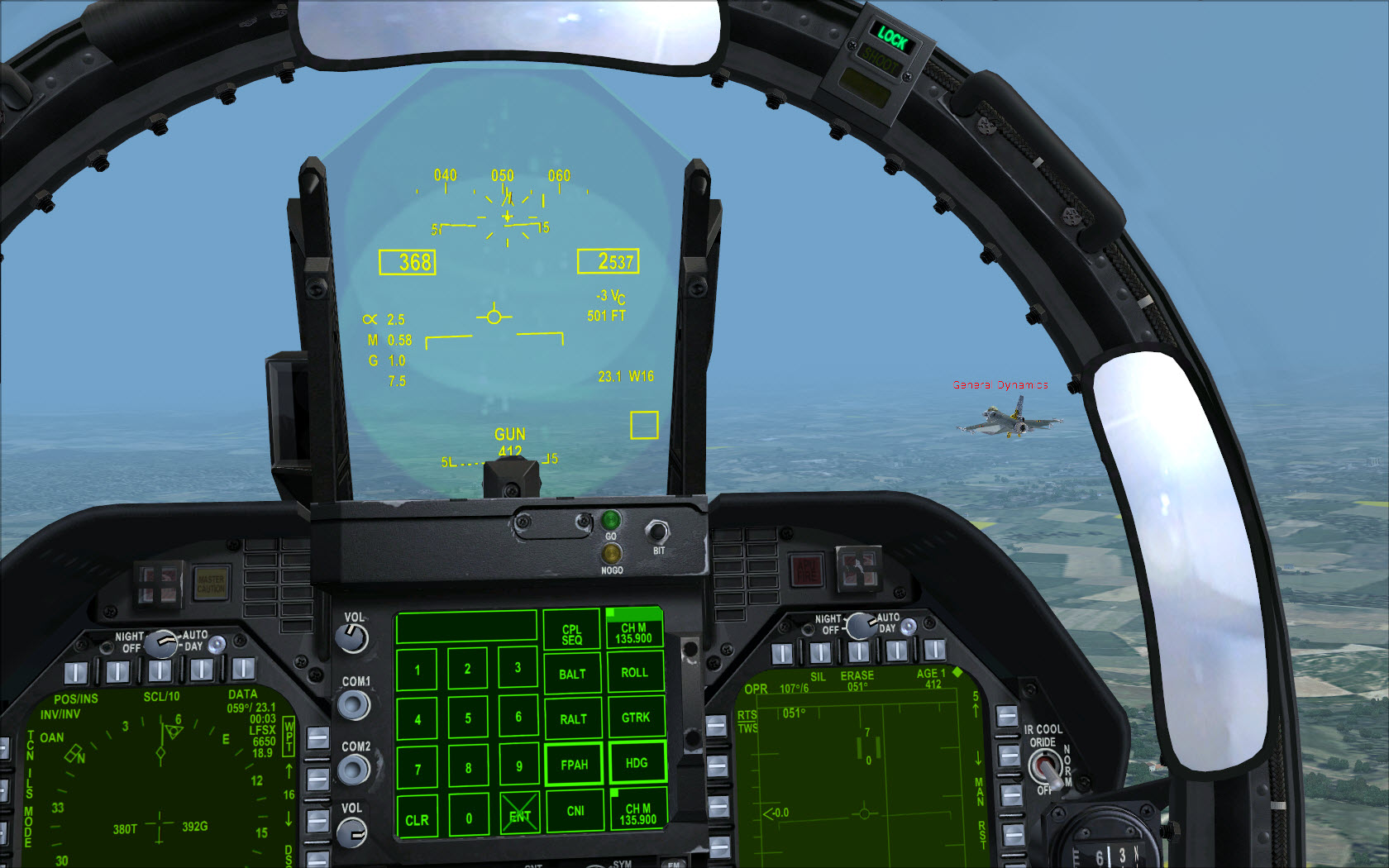The height and width of the screenshot is (868, 1389).
Task: Select the FPAH autopilot mode button
Action: tap(574, 765)
